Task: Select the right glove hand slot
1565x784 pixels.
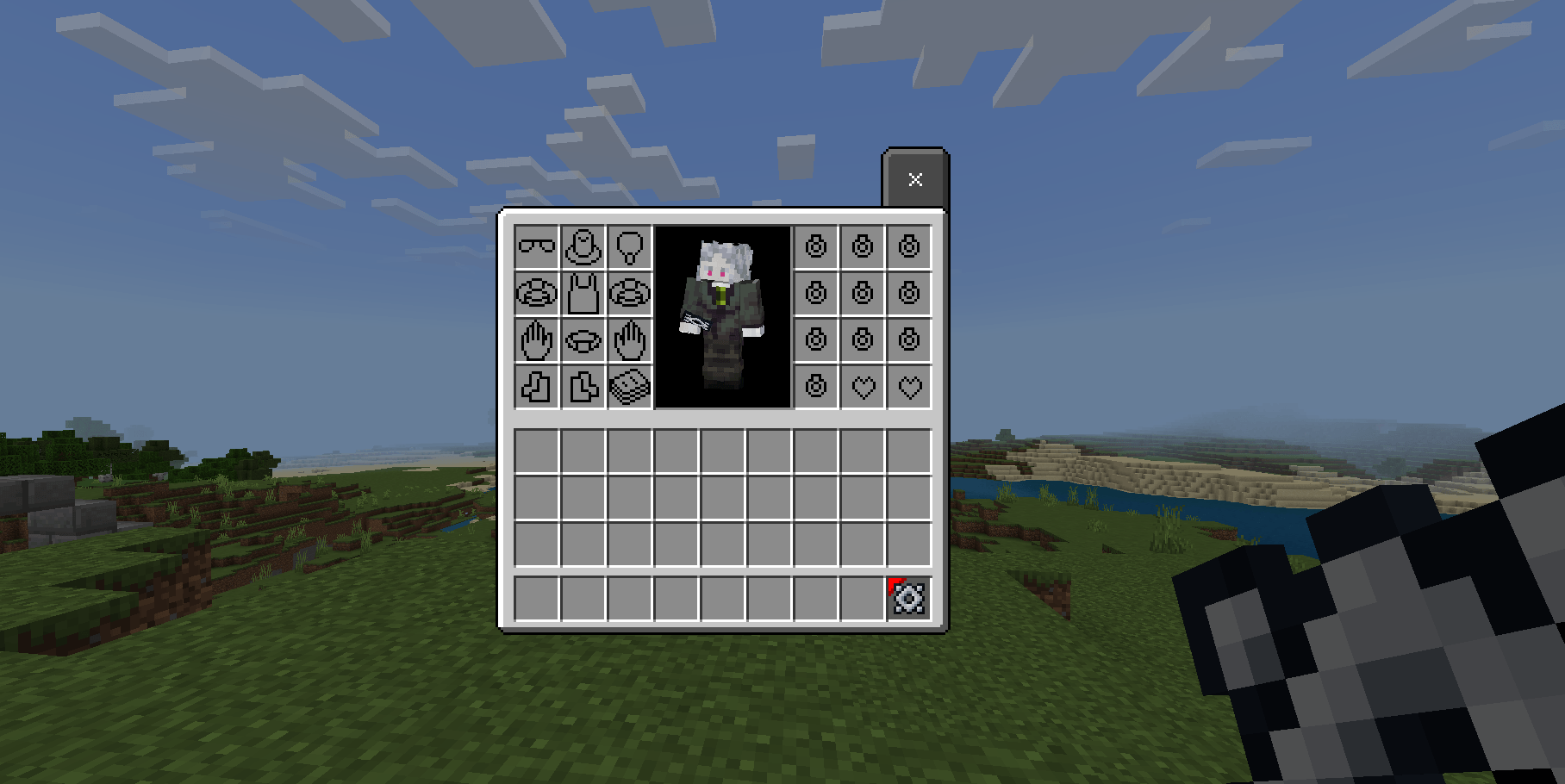Action: 630,339
